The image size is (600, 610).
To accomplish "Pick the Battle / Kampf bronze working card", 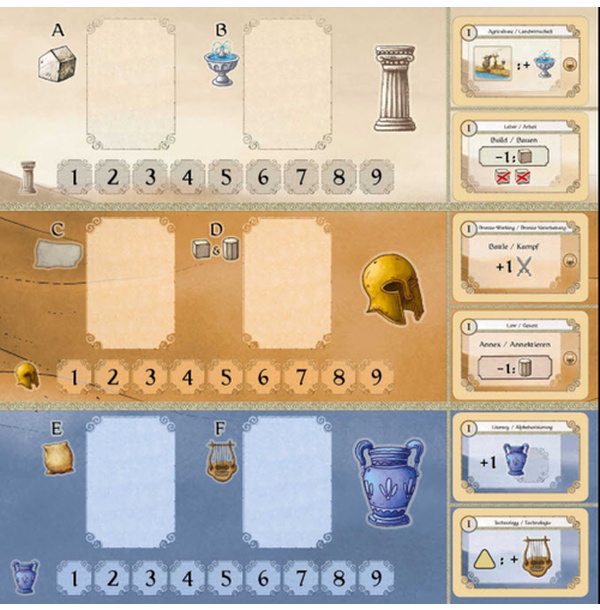I will 522,258.
